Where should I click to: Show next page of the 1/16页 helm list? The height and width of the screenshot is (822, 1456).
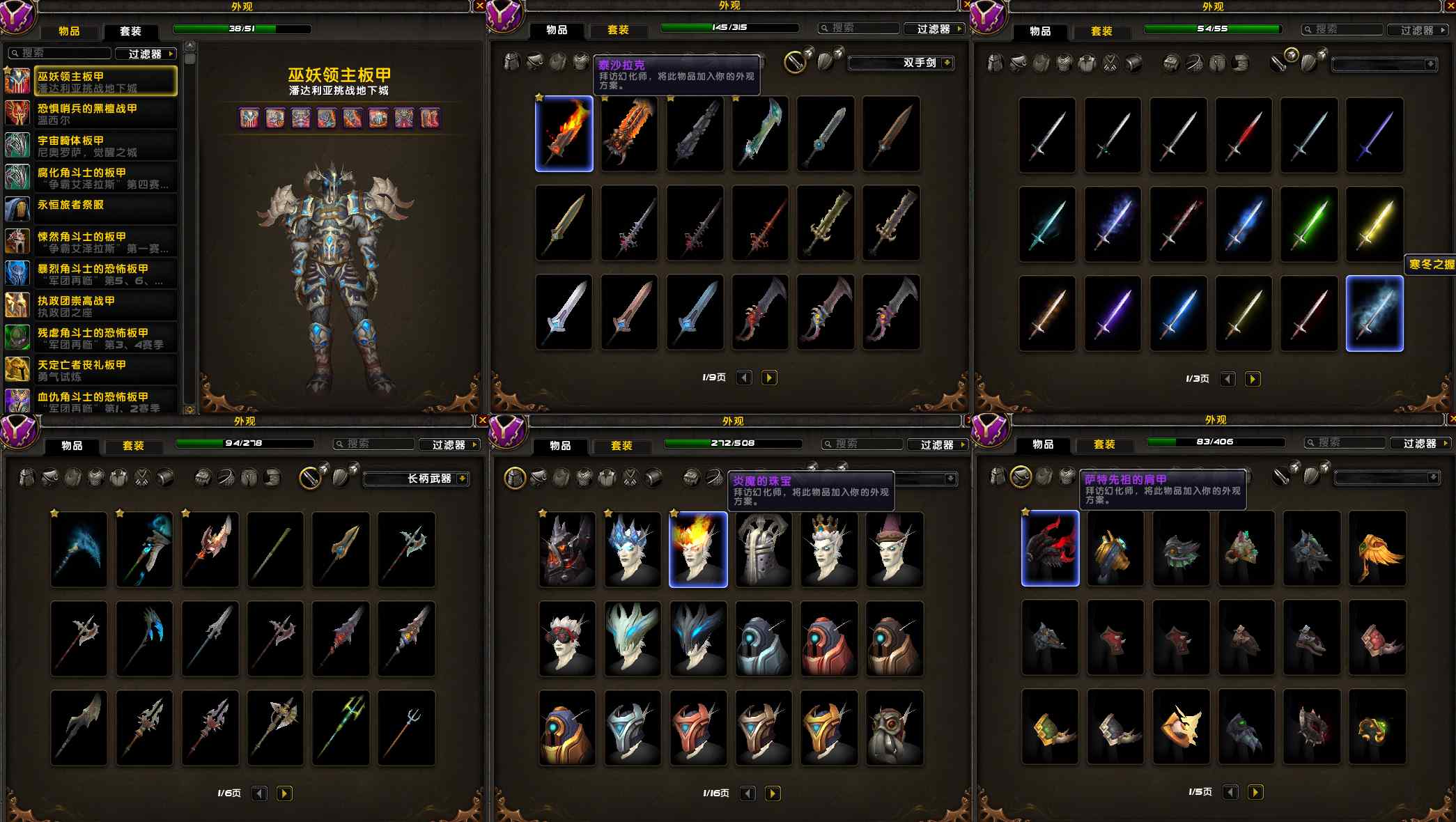pos(773,793)
